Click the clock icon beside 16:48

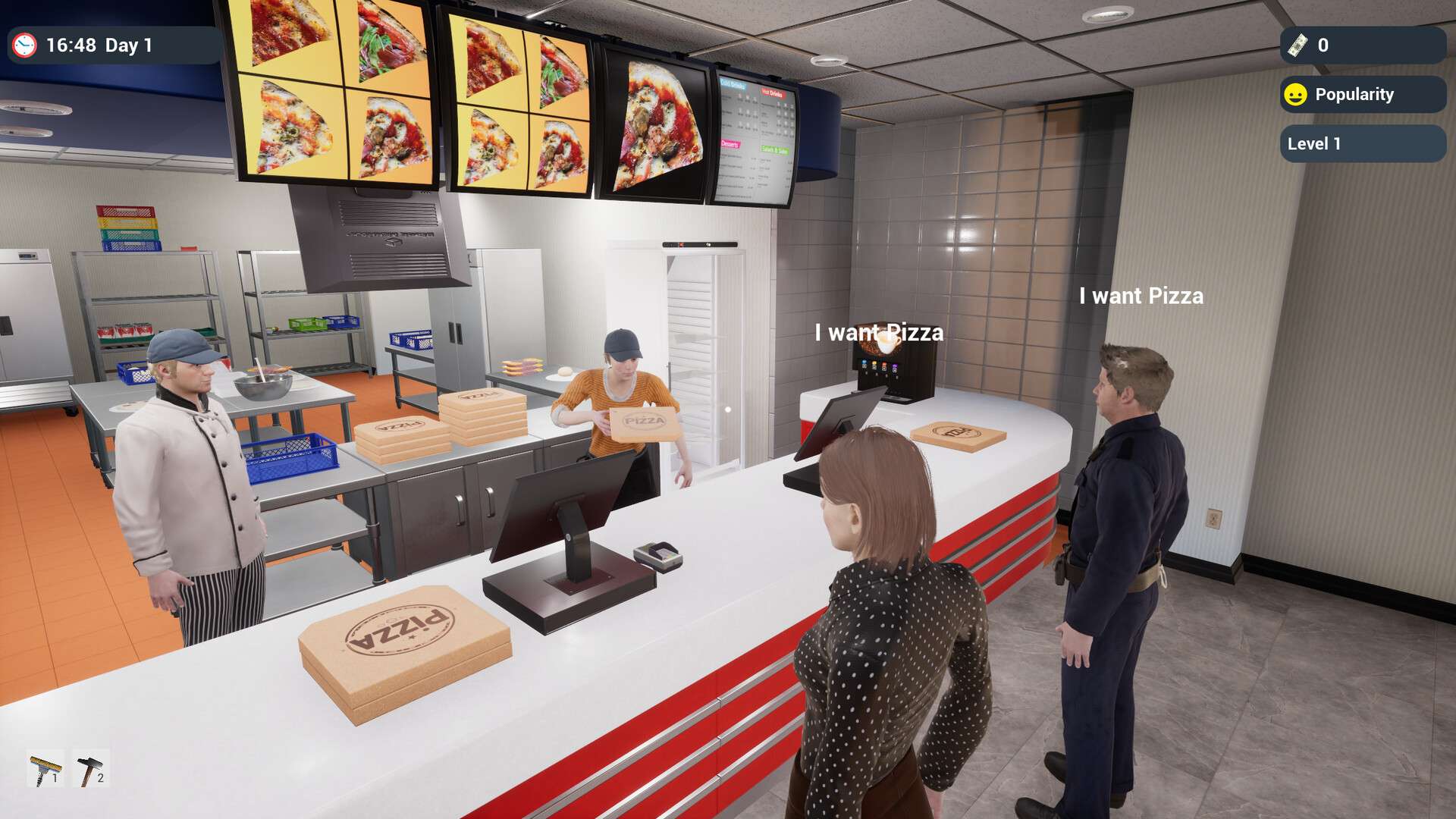click(x=25, y=44)
